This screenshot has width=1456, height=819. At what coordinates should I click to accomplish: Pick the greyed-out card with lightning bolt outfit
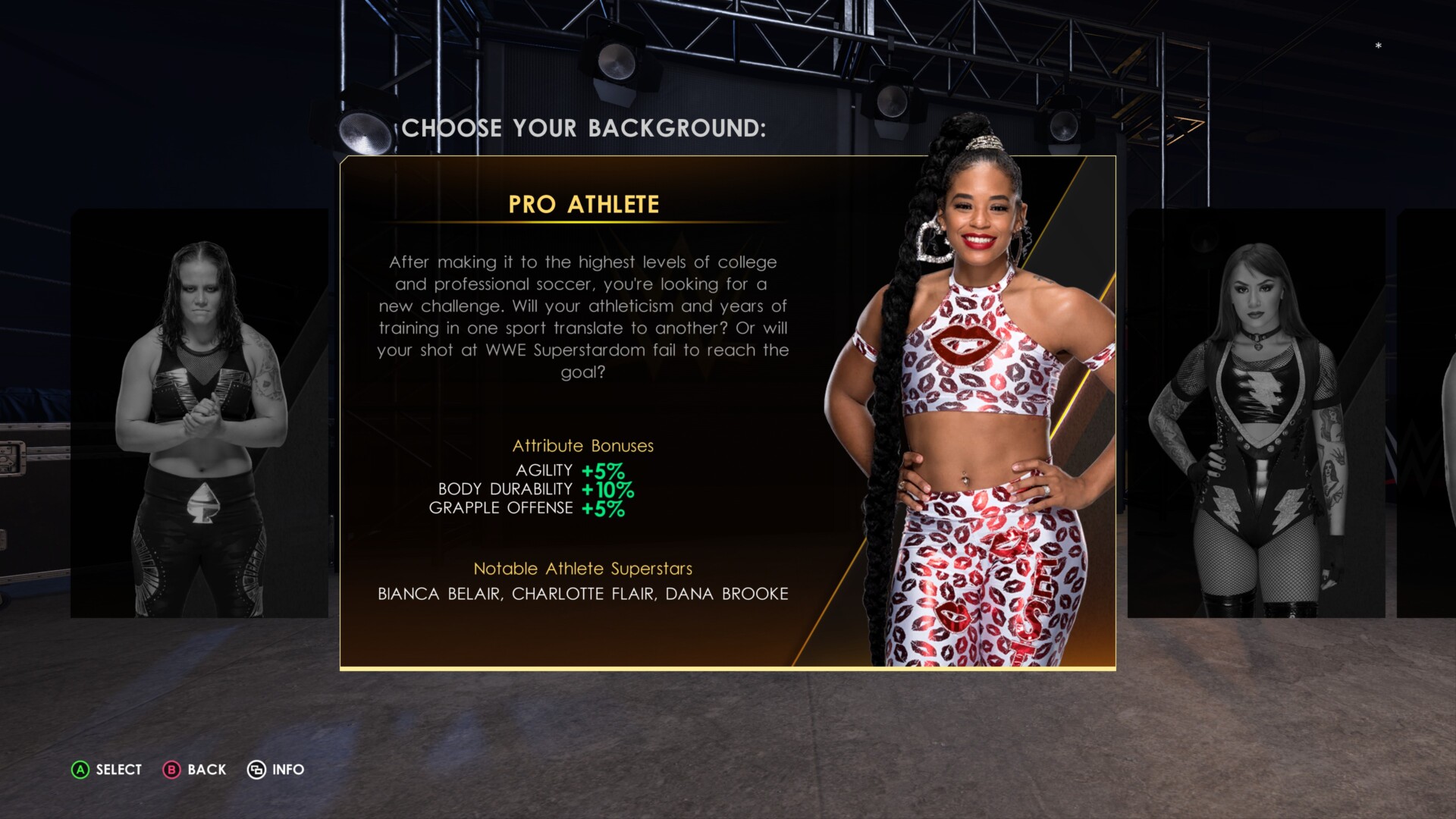[x=1256, y=413]
